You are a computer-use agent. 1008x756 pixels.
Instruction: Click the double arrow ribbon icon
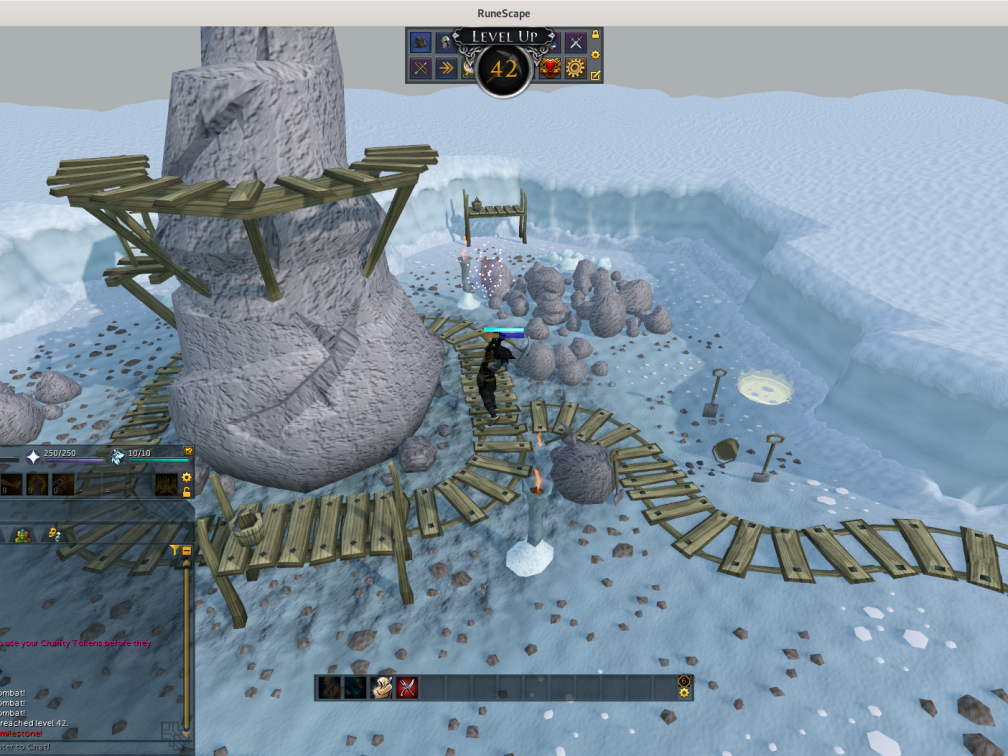446,68
